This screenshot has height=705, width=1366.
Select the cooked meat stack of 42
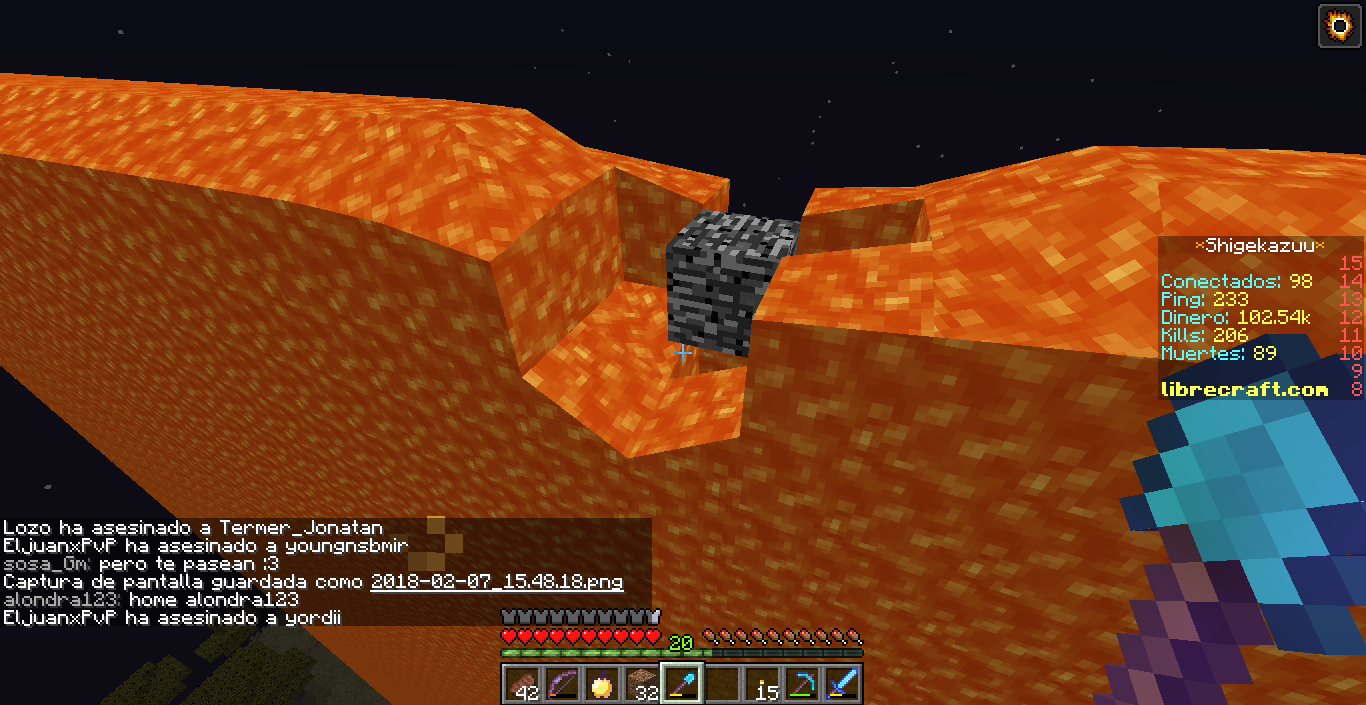tap(521, 684)
